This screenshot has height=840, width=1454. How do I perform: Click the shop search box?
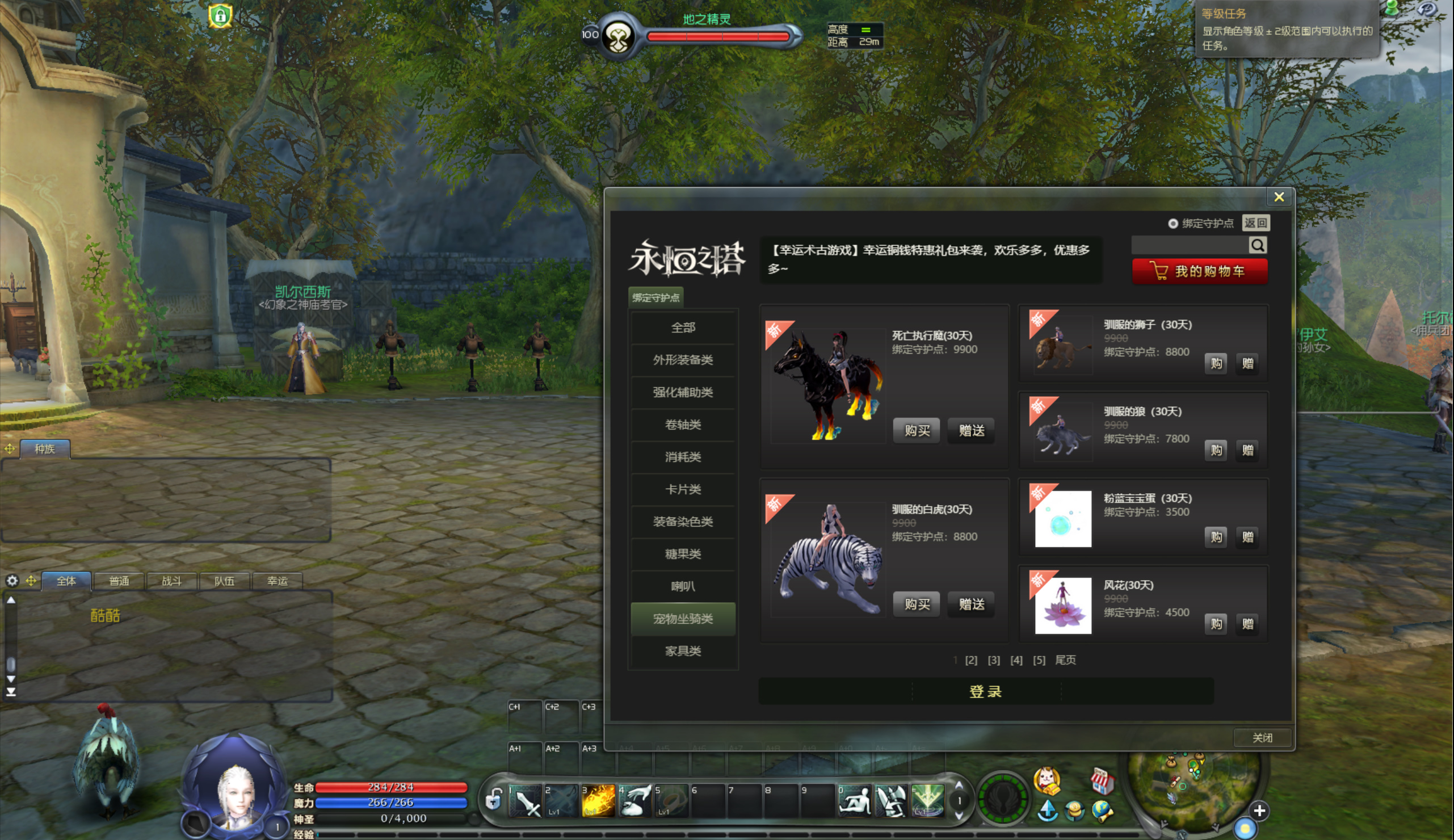pos(1190,245)
